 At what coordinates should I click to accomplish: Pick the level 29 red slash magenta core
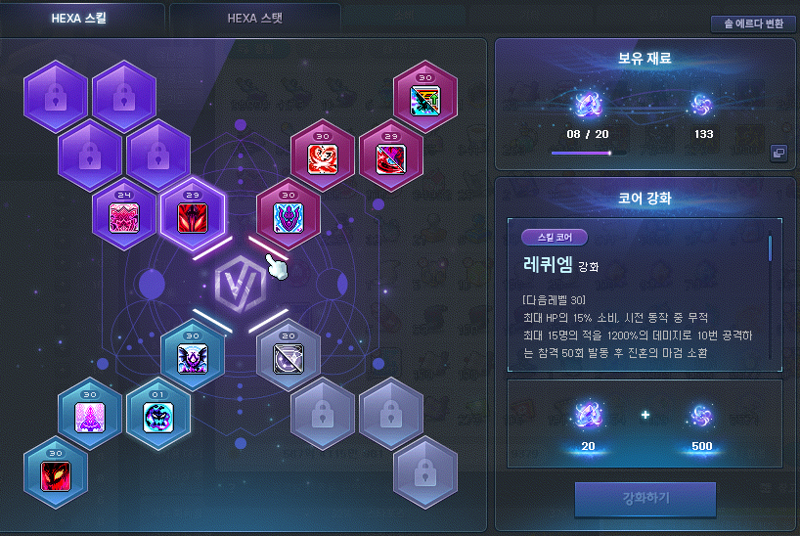(x=390, y=159)
